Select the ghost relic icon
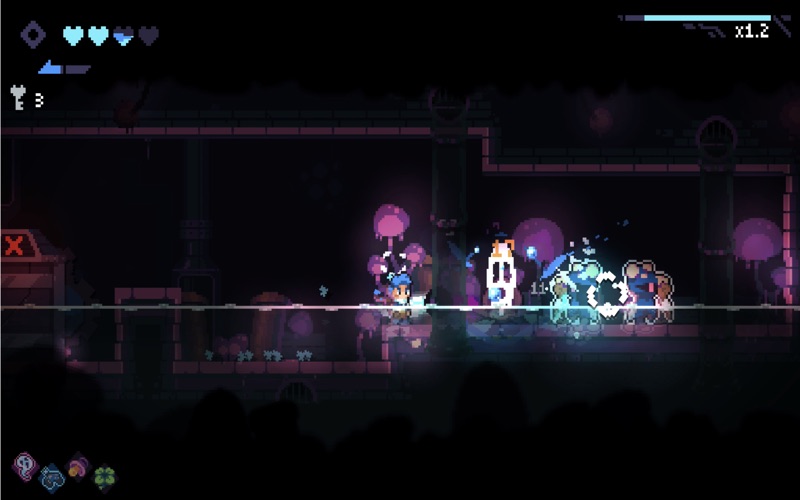 (x=24, y=465)
